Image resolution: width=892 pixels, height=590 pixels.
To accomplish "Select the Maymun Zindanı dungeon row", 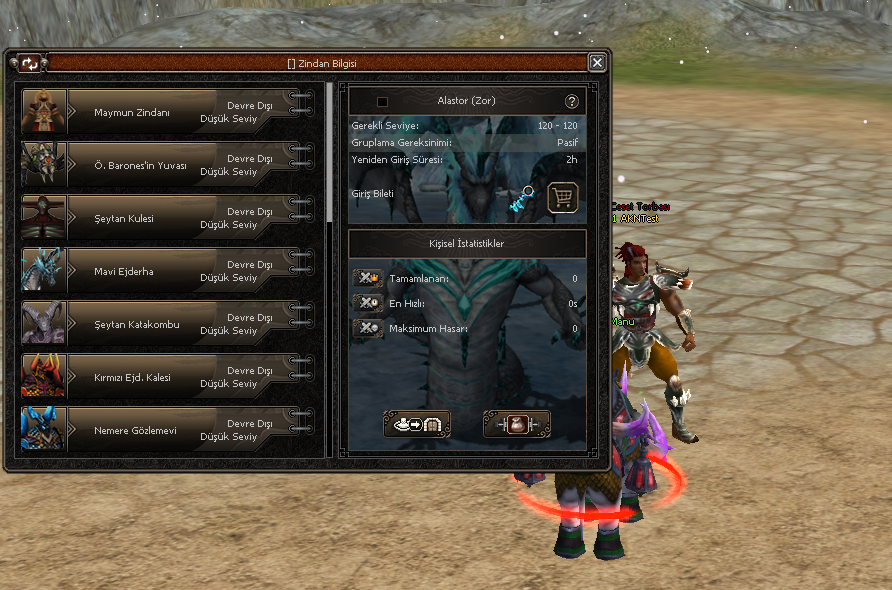I will pyautogui.click(x=168, y=112).
